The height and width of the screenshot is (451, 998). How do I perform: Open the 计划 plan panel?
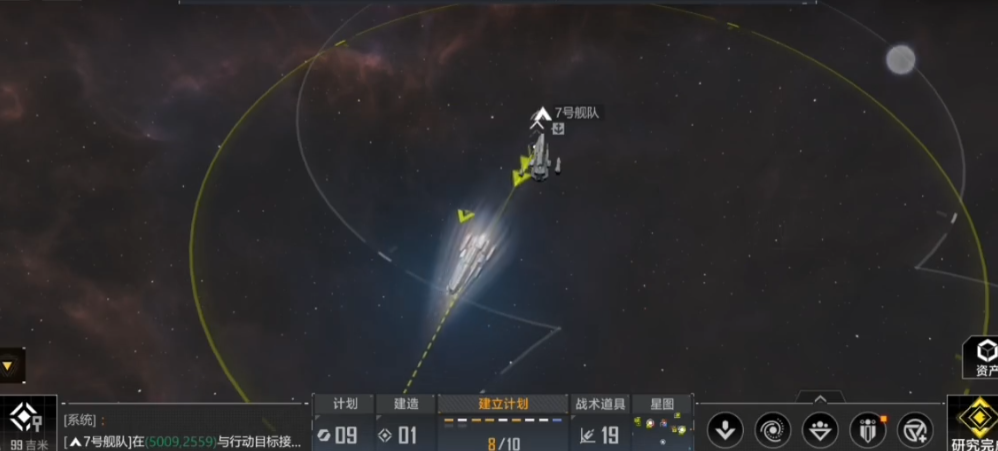(x=344, y=423)
